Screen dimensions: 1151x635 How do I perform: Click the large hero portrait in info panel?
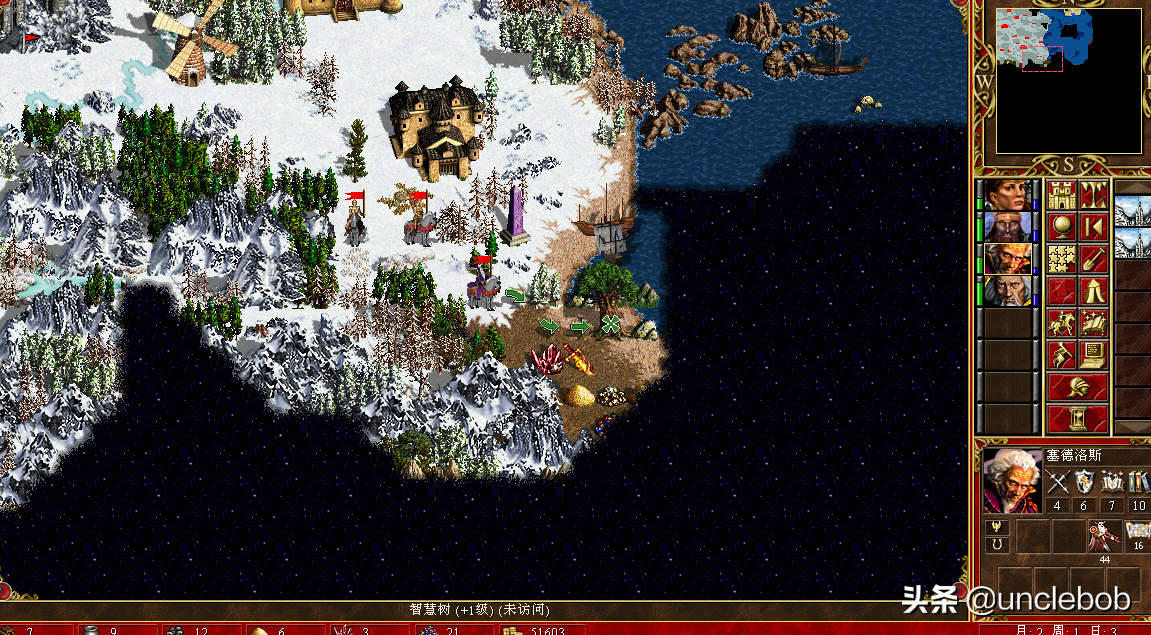pos(1012,480)
